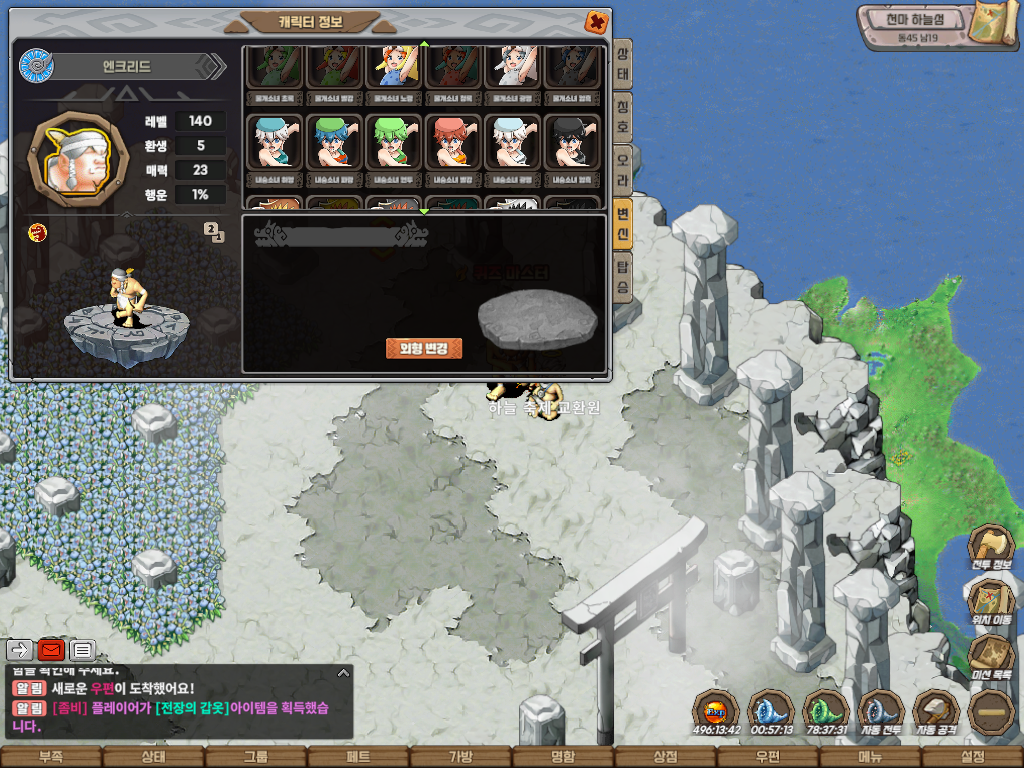The width and height of the screenshot is (1024, 768).
Task: Show the 미션 목록 mission list
Action: (991, 658)
